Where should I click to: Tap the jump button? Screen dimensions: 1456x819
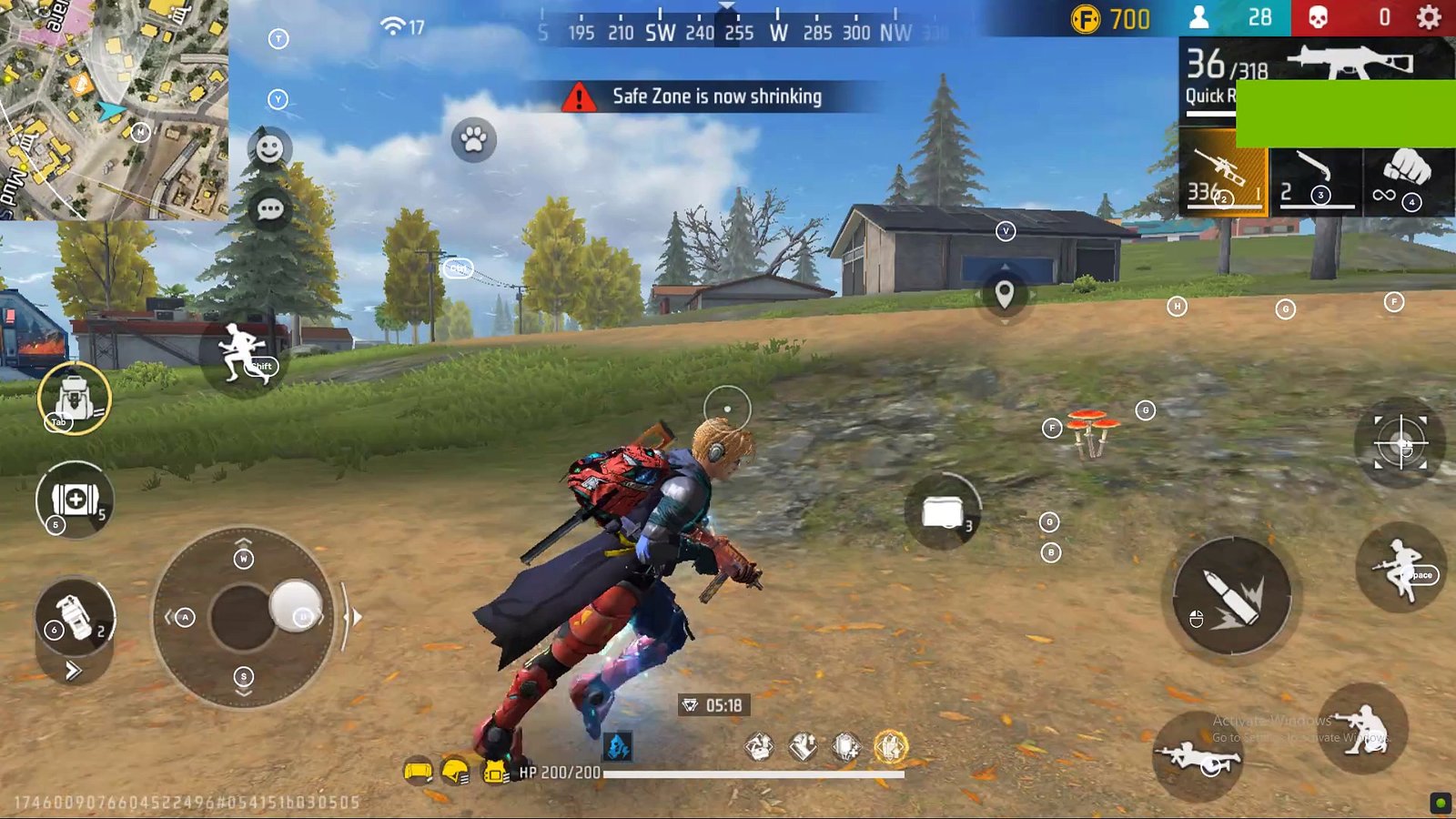[x=1400, y=569]
